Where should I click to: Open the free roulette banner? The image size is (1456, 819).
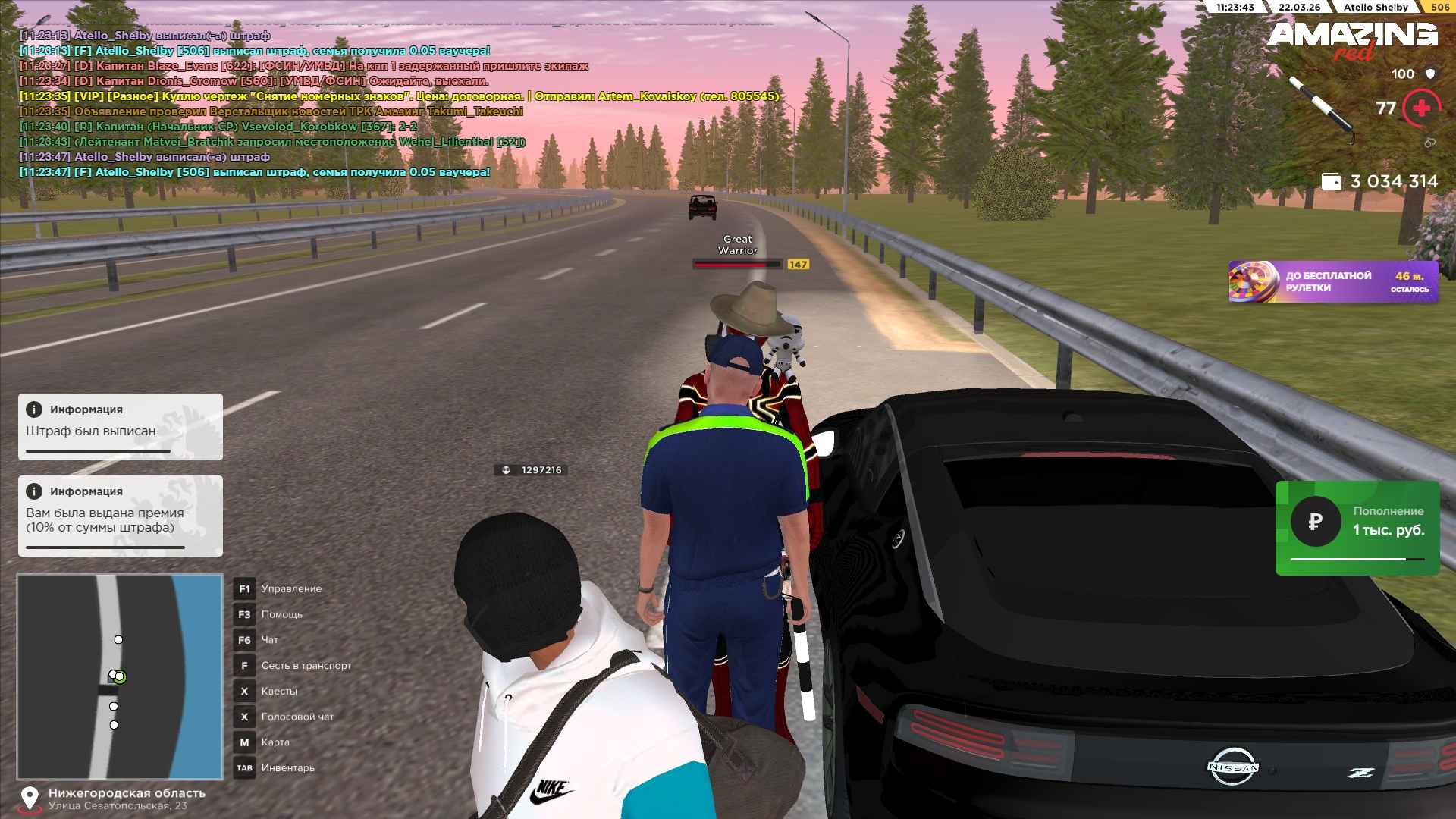coord(1332,282)
